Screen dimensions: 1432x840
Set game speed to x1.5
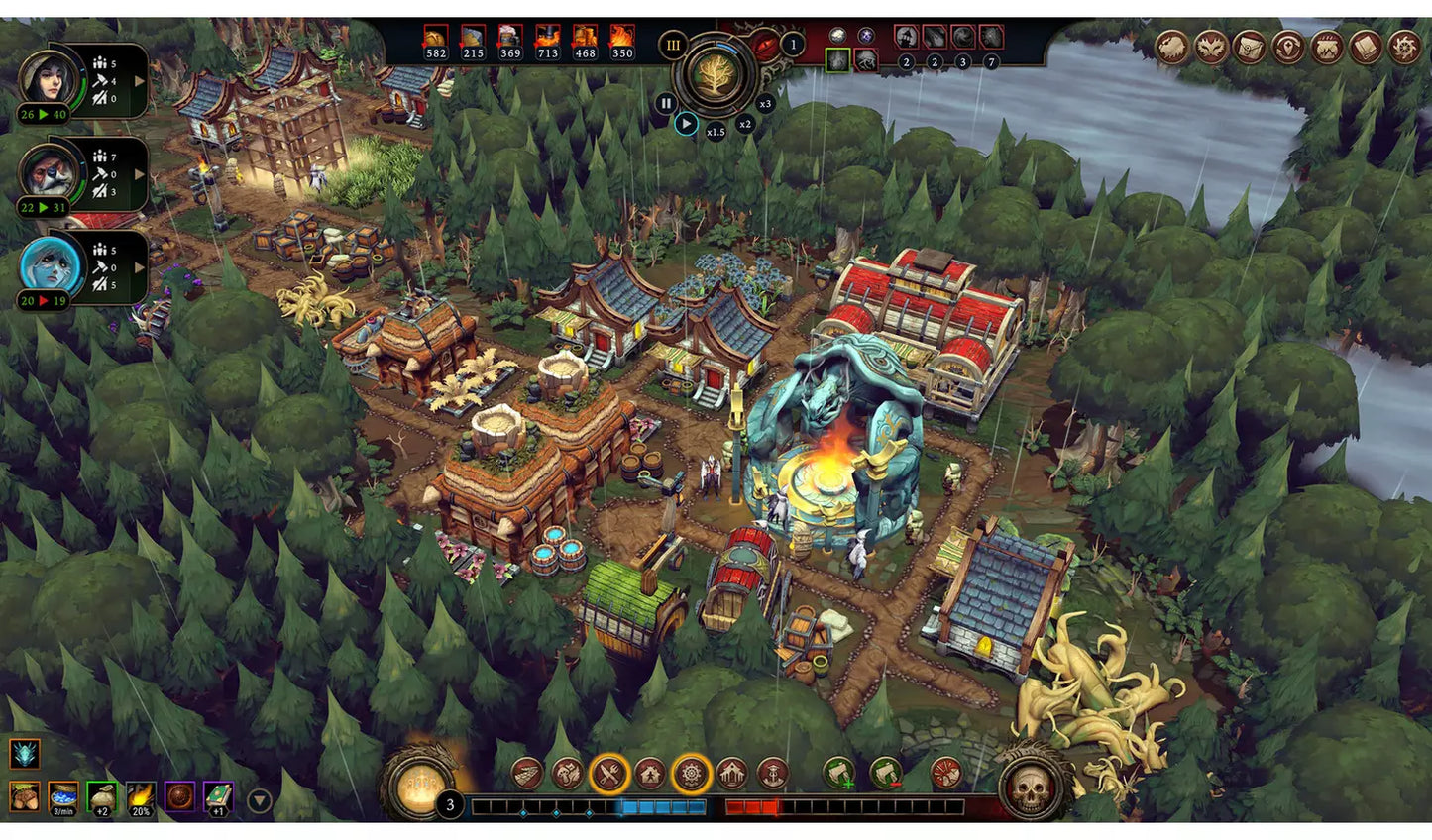pos(716,131)
